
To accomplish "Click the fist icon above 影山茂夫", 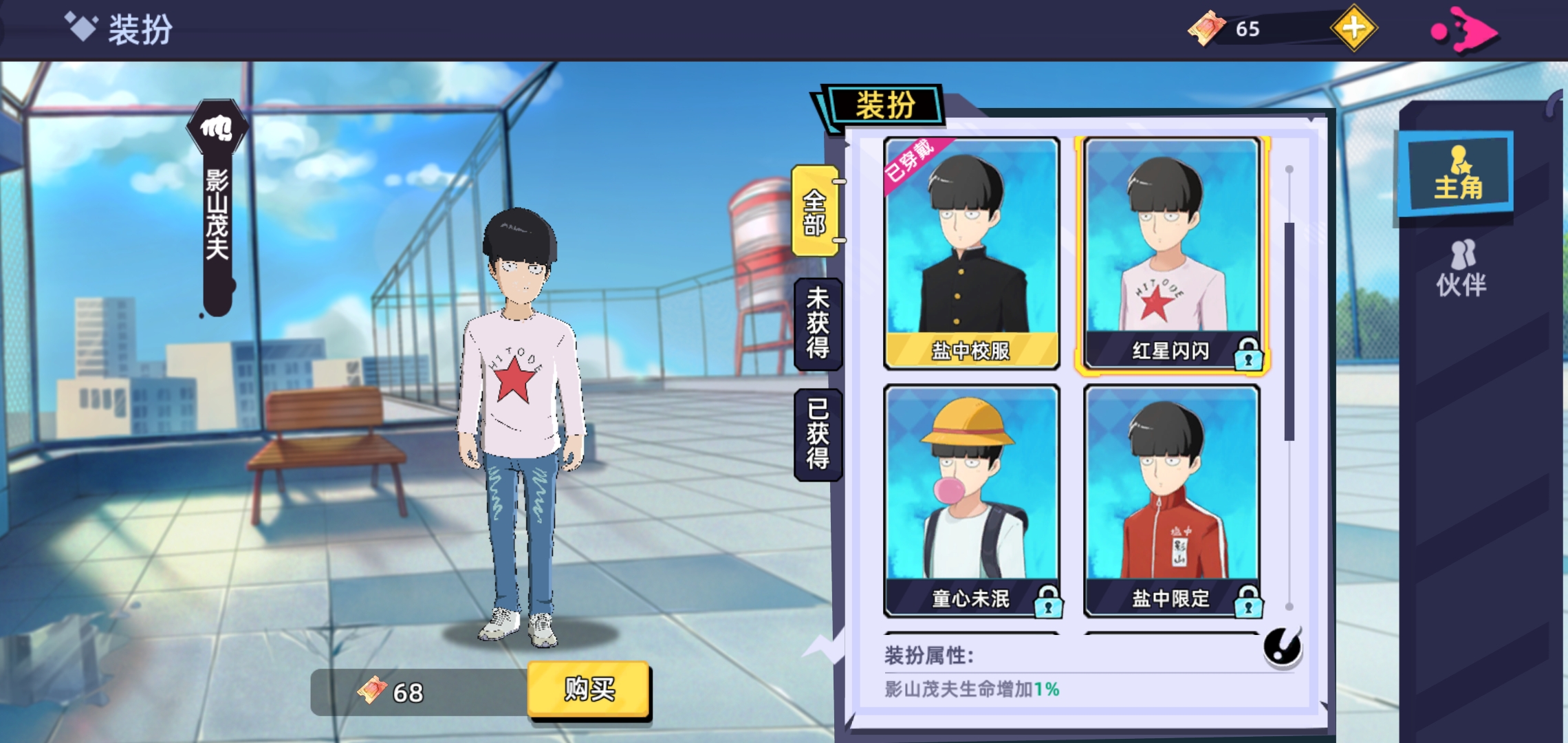I will (x=217, y=128).
